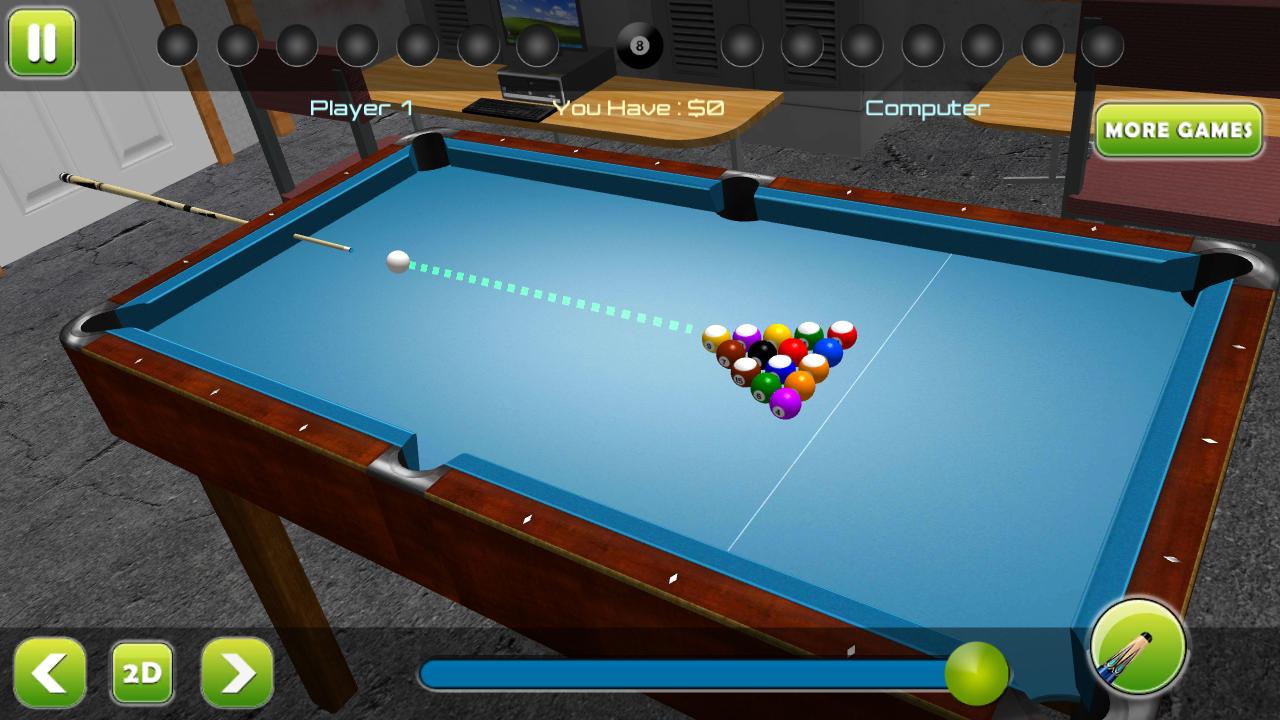
Task: Select the Player 1 label
Action: point(361,107)
